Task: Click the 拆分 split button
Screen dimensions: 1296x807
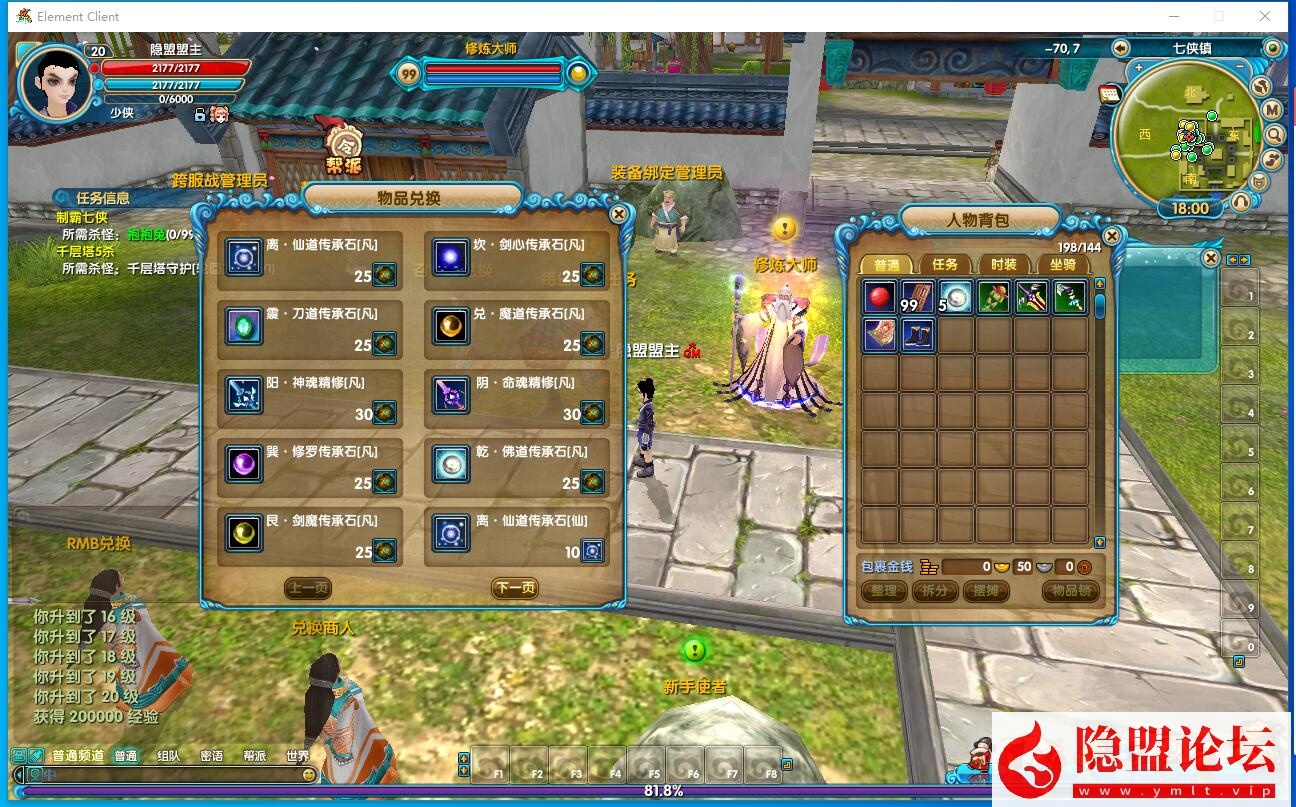Action: (934, 591)
